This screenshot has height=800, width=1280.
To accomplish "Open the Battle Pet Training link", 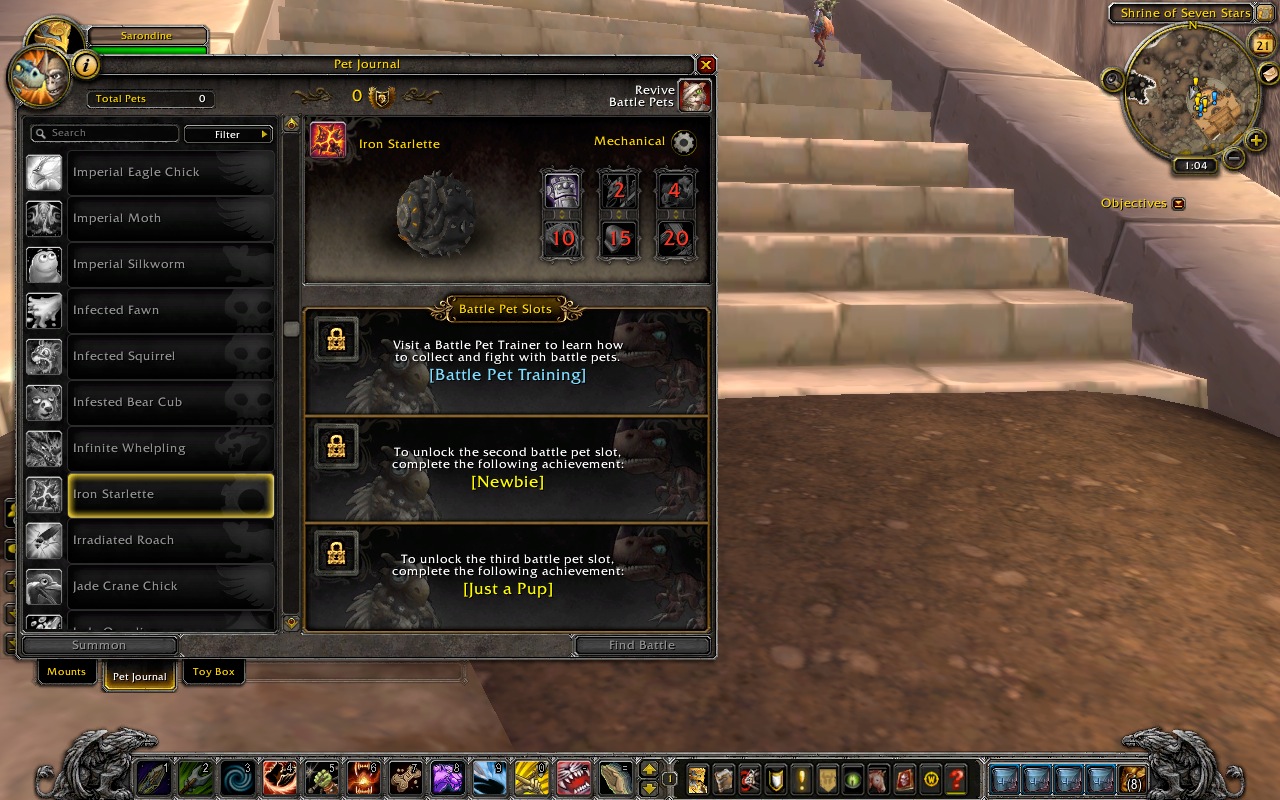I will [507, 375].
